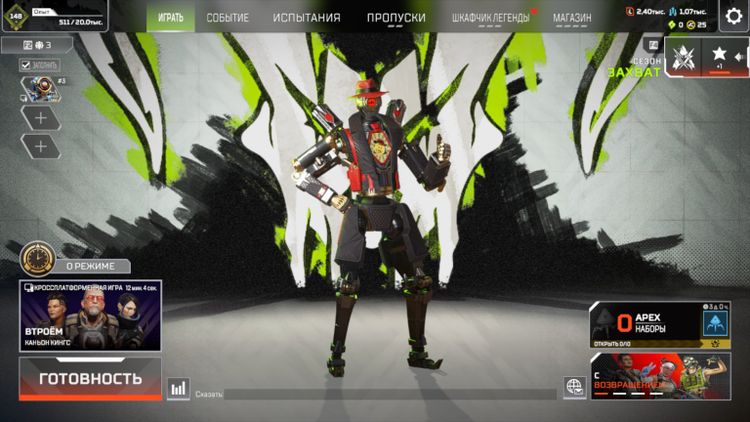This screenshot has height=422, width=750.
Task: Open the crossed arrows season badge
Action: (x=683, y=56)
